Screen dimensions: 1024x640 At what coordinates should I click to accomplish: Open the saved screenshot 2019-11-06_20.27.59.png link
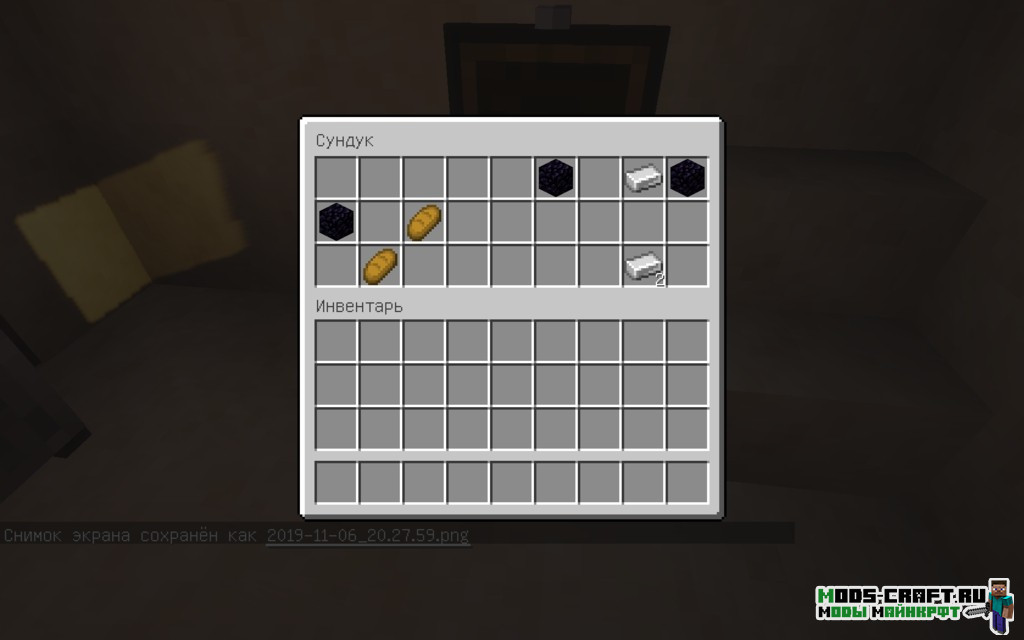tap(367, 535)
